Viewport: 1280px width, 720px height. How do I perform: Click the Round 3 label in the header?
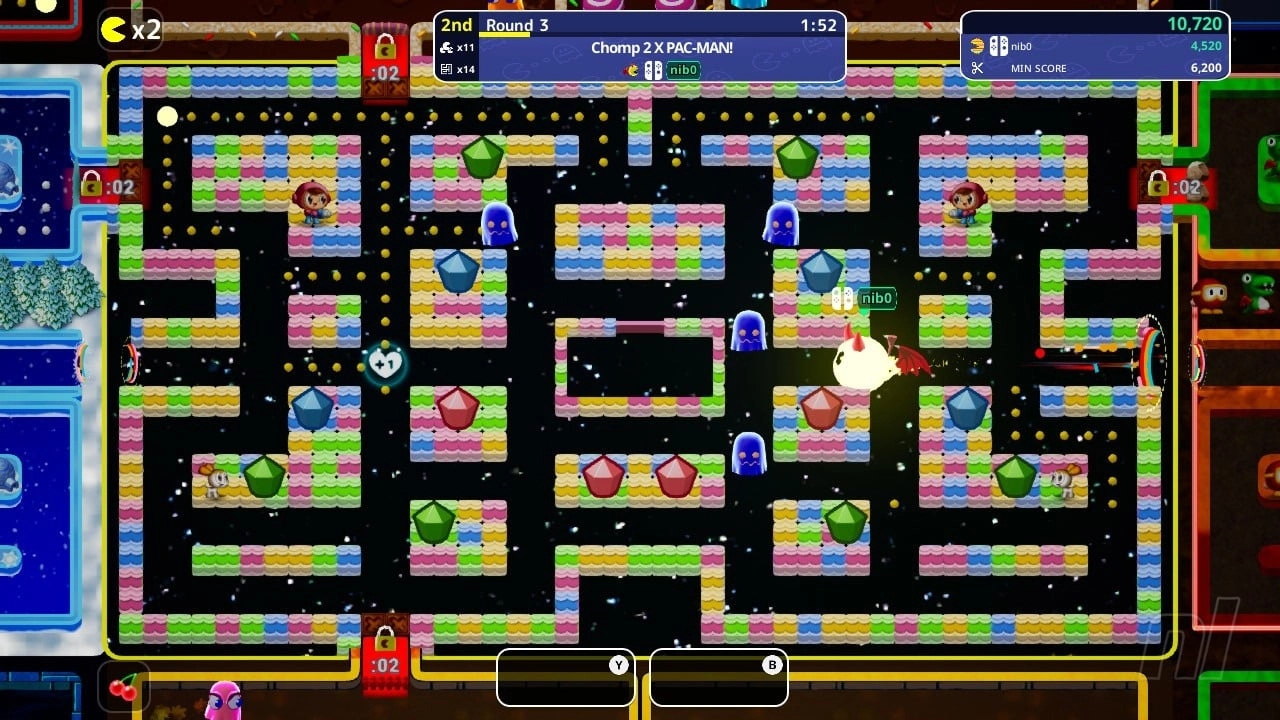pyautogui.click(x=517, y=24)
